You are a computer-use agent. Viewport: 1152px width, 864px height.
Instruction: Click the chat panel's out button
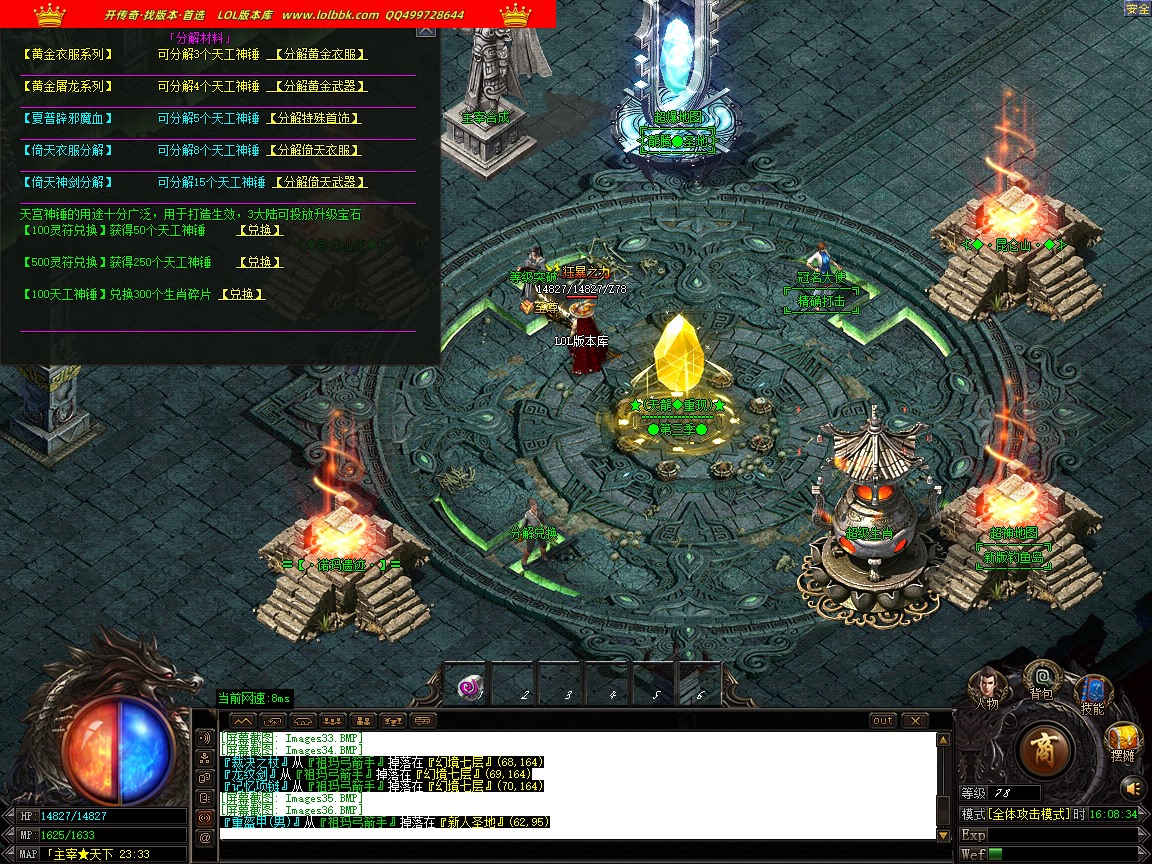(x=883, y=720)
